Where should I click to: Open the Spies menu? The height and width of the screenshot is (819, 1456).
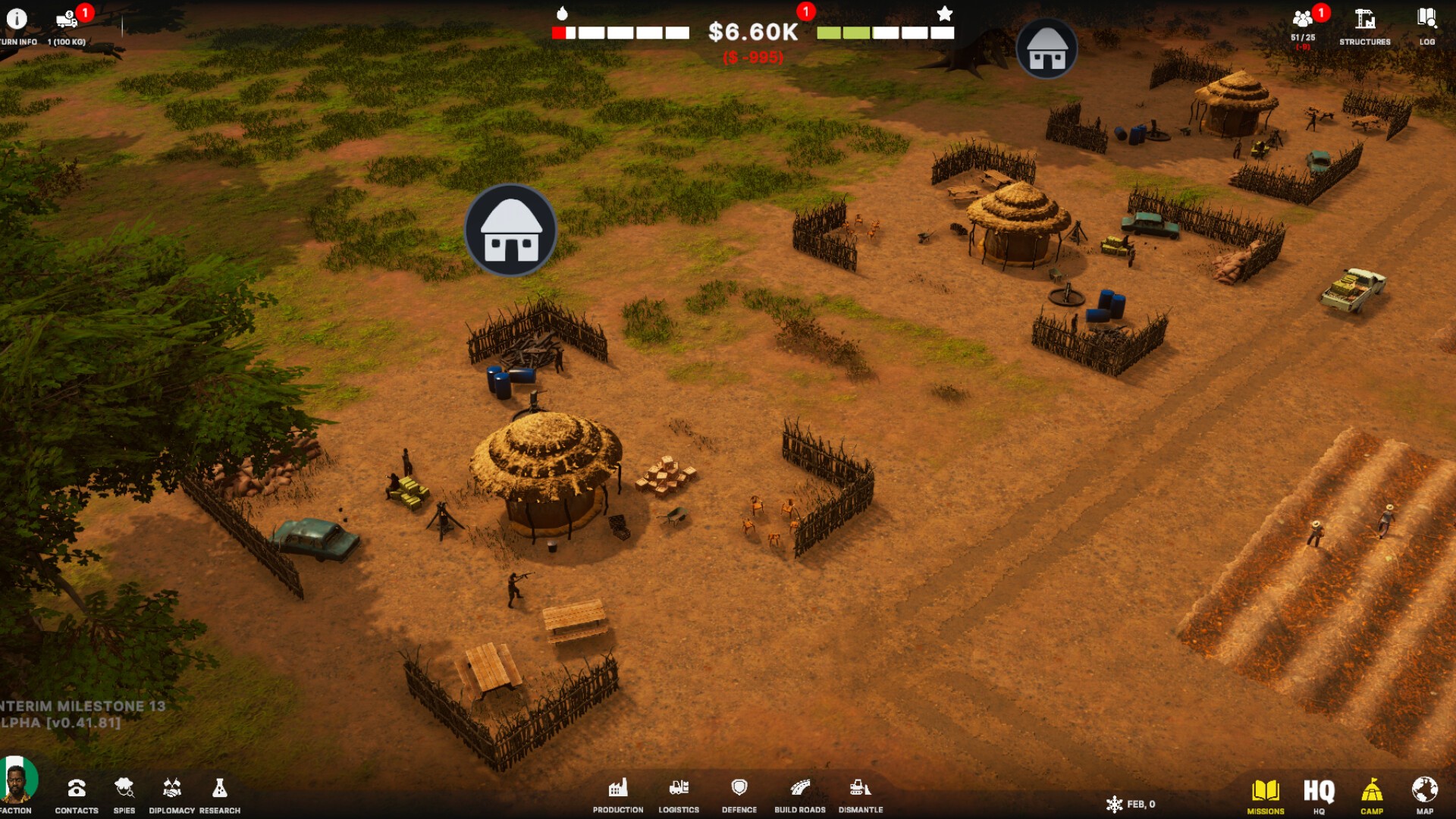click(x=124, y=789)
